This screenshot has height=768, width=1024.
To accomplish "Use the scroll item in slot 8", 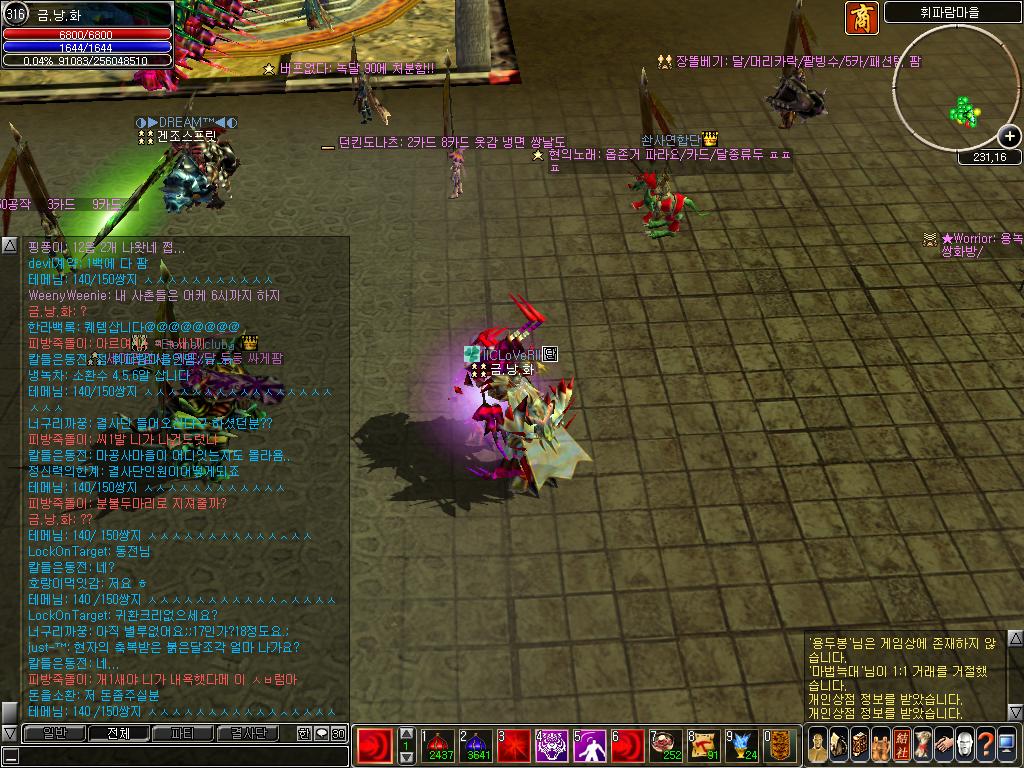I will (x=704, y=745).
